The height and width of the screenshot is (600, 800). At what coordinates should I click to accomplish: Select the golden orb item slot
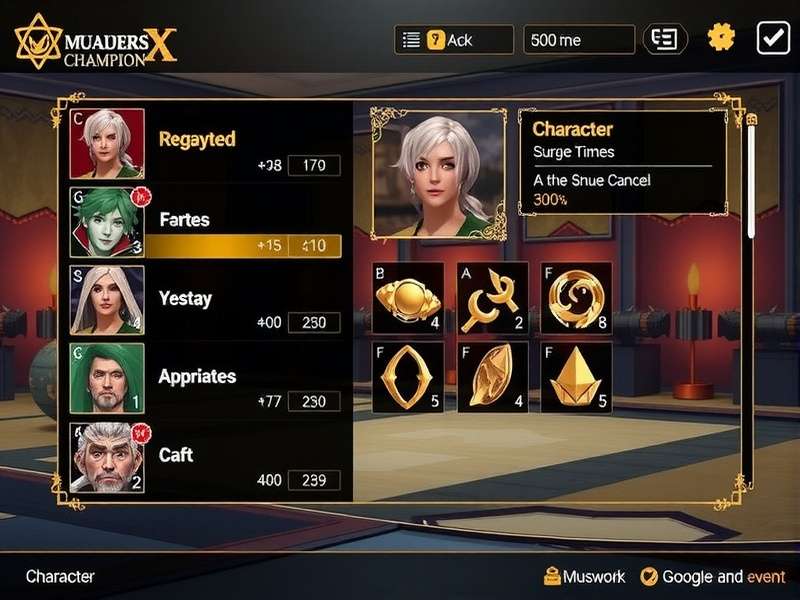click(x=407, y=298)
